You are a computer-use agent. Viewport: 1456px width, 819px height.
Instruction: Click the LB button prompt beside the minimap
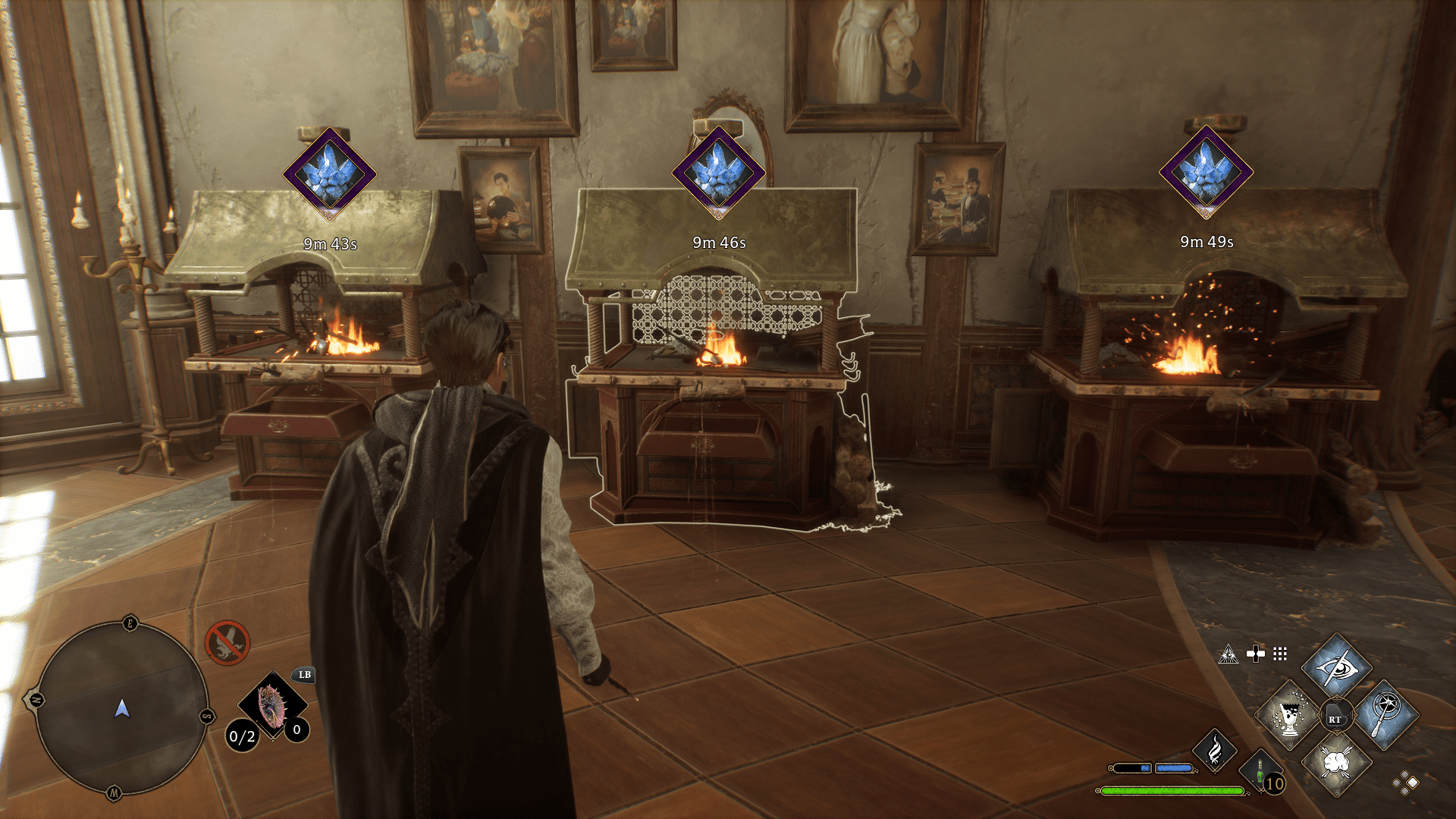coord(303,675)
